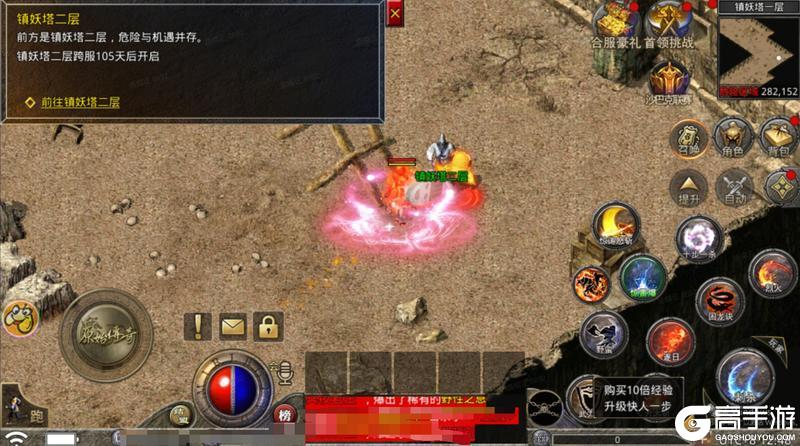The image size is (800, 446).
Task: Open the 首领挑战 boss challenge icon
Action: [668, 19]
